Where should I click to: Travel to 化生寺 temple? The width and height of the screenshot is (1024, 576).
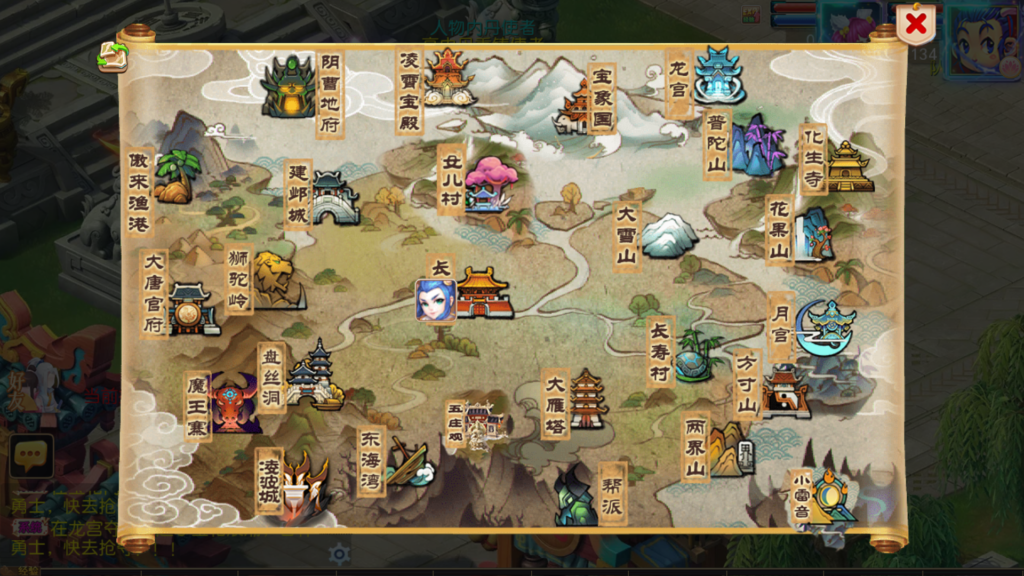[x=847, y=166]
